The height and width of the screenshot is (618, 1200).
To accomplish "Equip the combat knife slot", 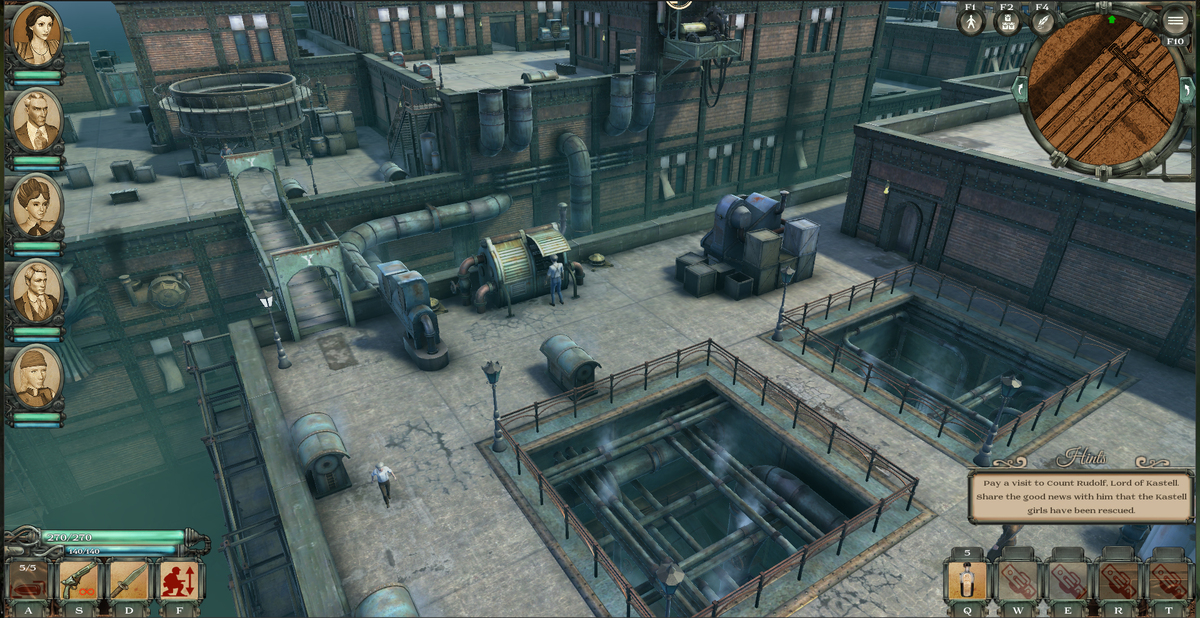I will pyautogui.click(x=129, y=580).
